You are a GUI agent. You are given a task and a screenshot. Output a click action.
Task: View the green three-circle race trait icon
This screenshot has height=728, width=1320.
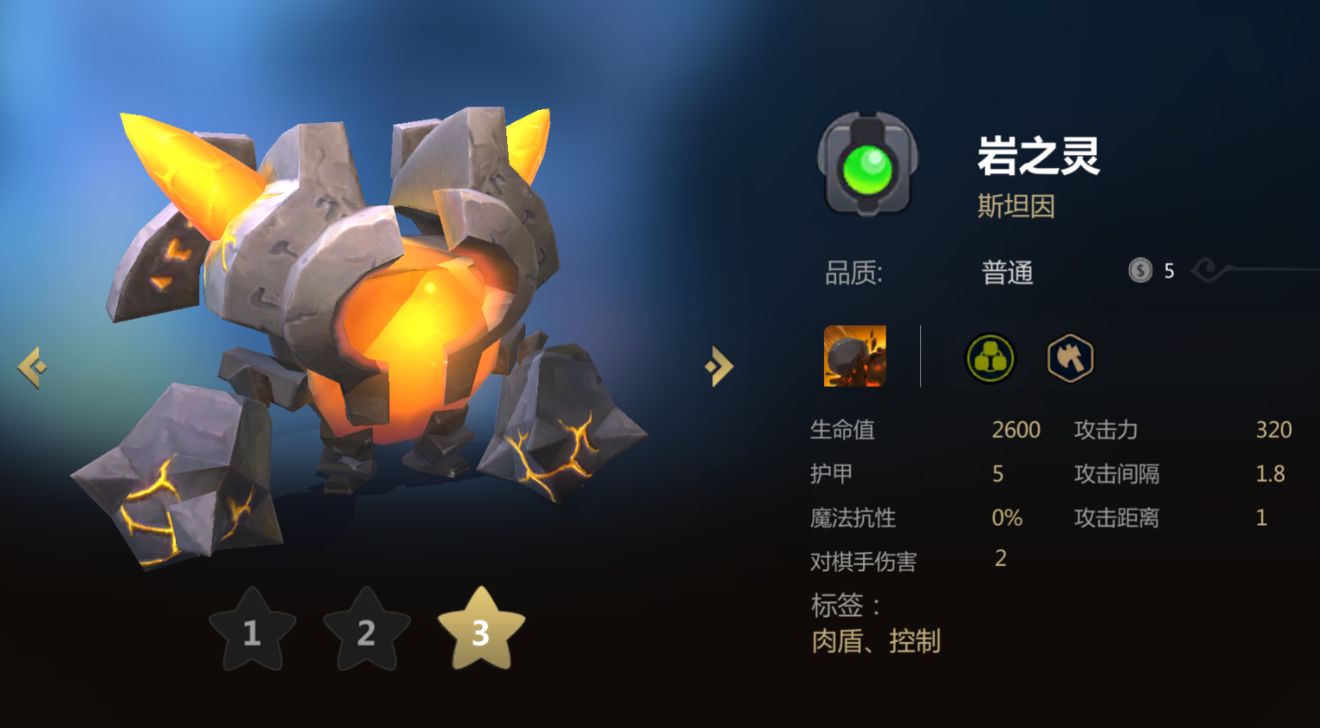990,356
